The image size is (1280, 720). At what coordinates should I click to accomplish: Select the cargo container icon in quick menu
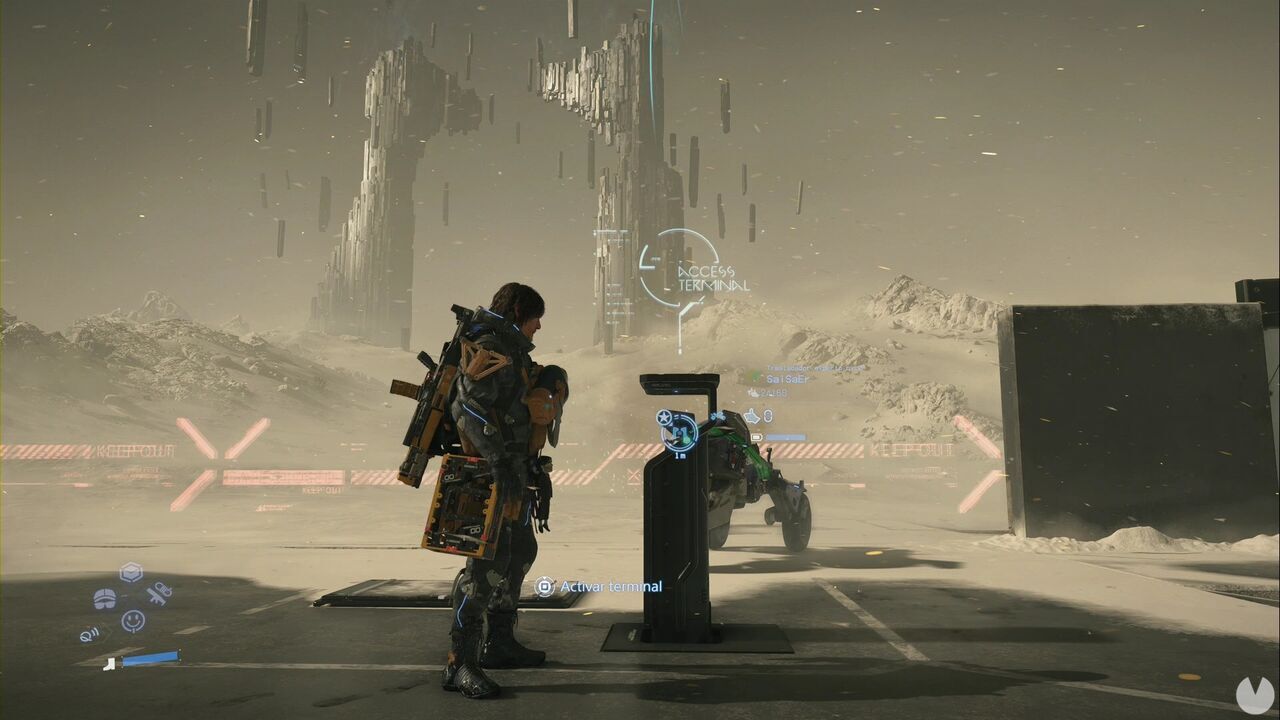pyautogui.click(x=129, y=572)
